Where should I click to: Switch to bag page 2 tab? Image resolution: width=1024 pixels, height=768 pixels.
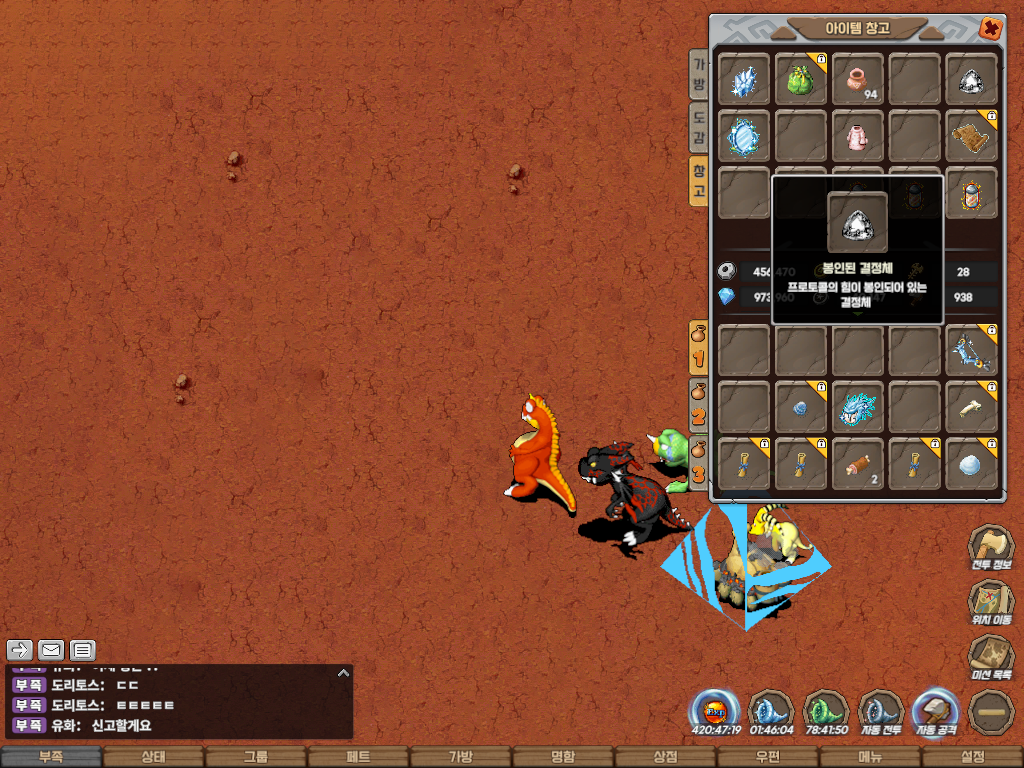pos(699,404)
